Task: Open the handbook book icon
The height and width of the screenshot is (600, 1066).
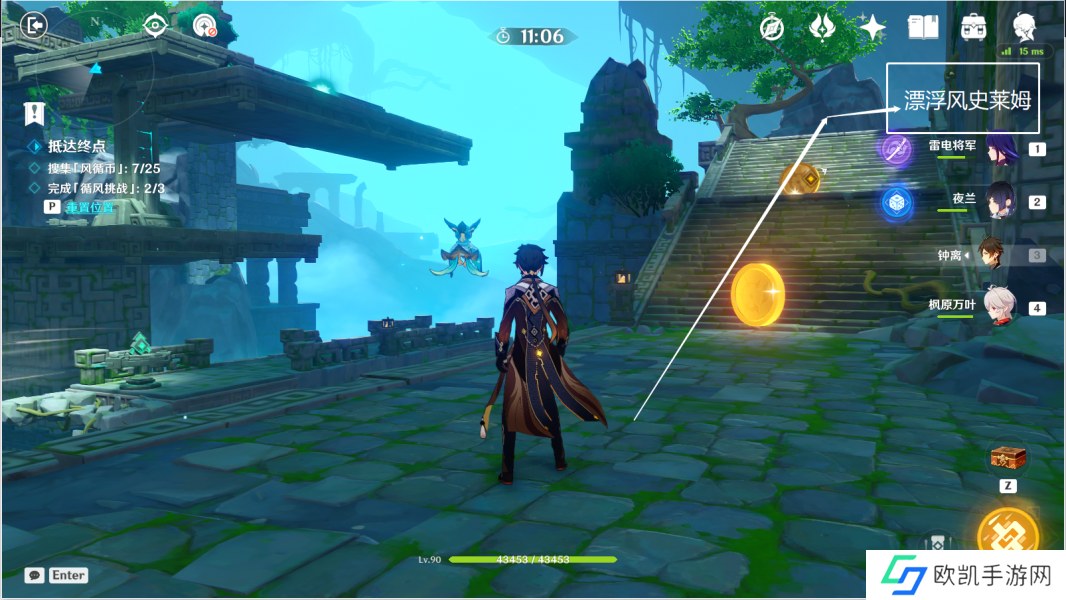Action: (x=923, y=27)
